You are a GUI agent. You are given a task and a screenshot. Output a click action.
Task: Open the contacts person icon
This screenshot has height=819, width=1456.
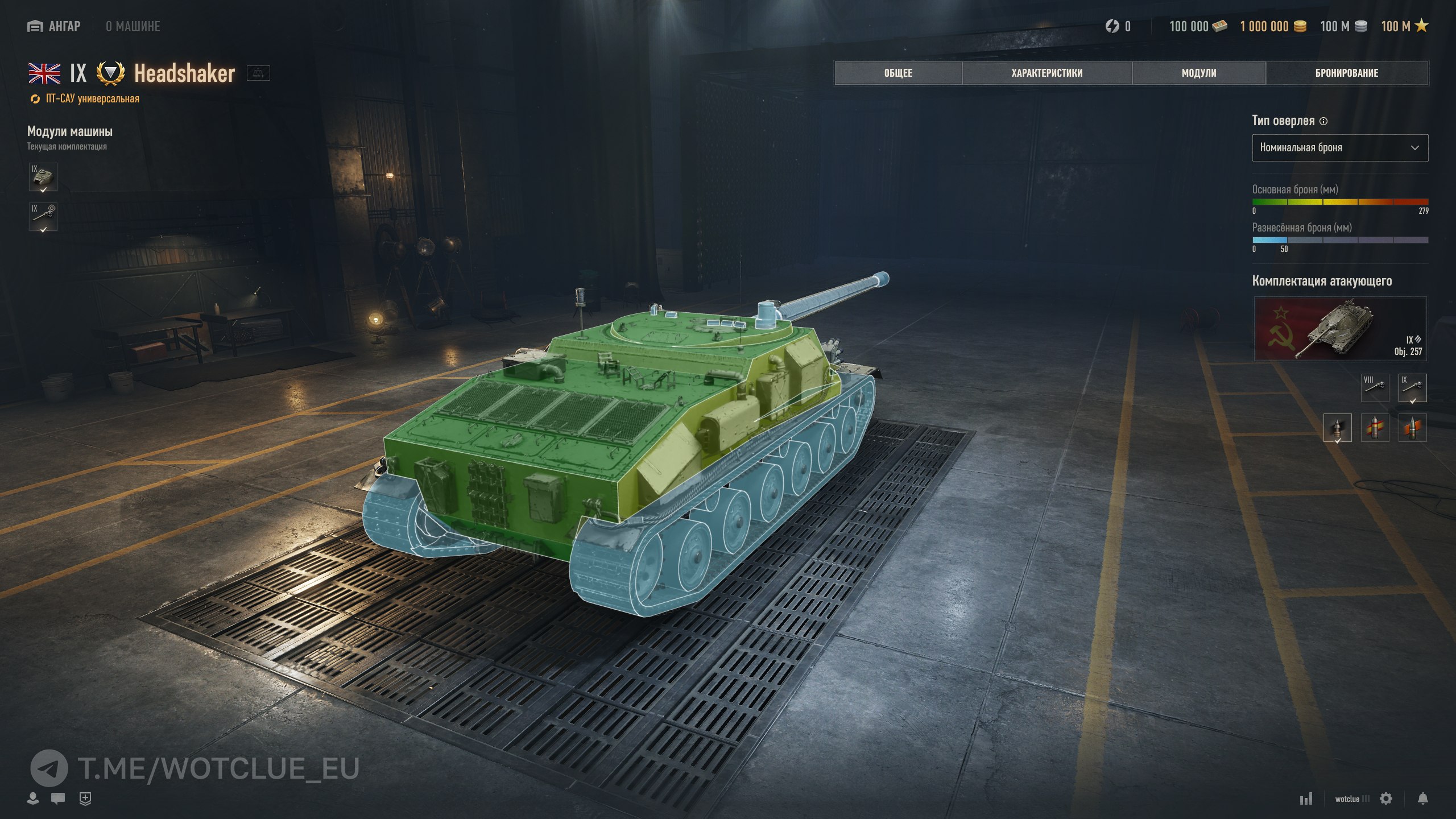[x=33, y=799]
